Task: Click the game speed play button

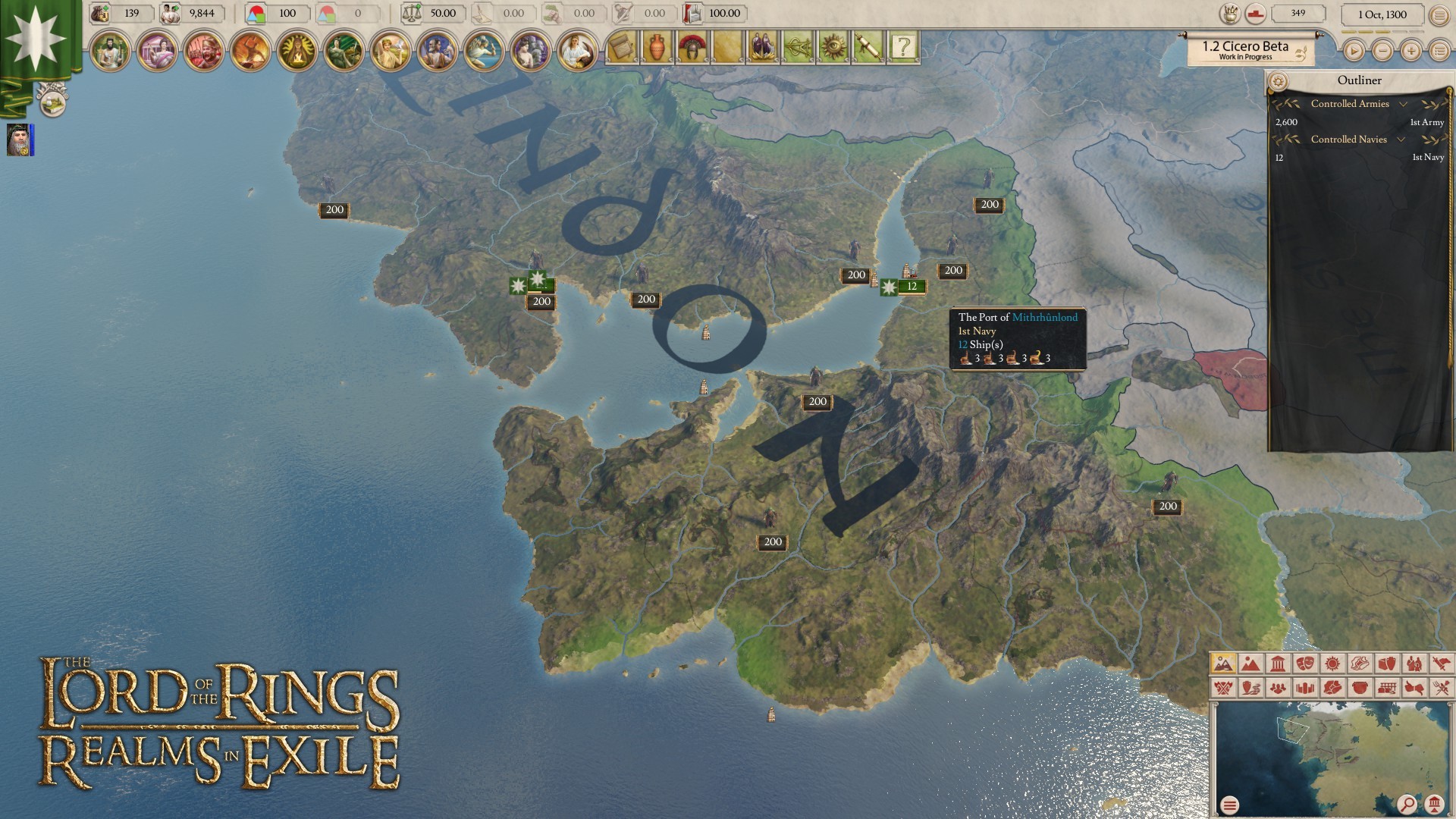Action: tap(1354, 51)
